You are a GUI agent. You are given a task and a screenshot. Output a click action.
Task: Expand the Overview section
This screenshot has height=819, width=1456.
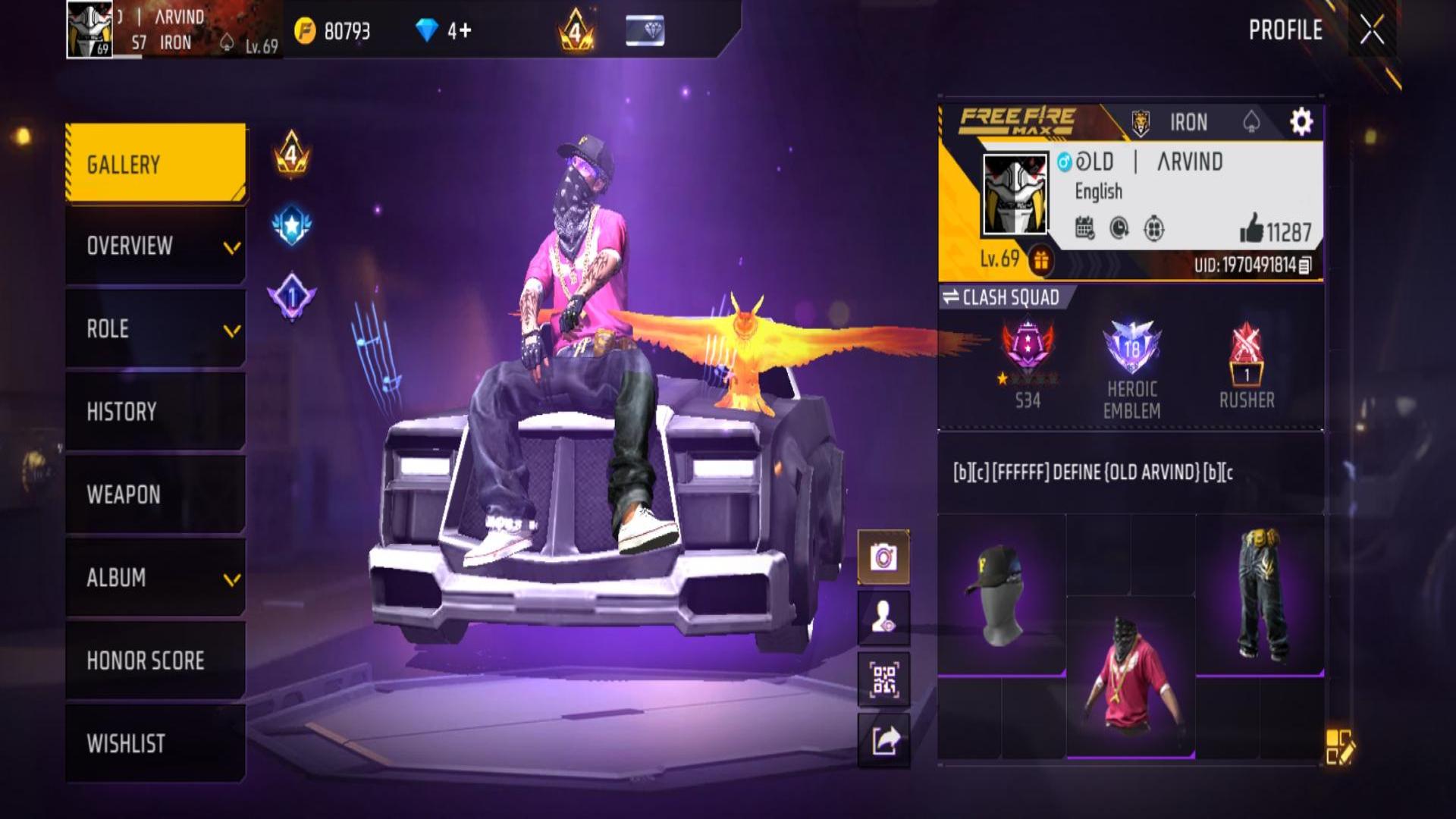[155, 246]
